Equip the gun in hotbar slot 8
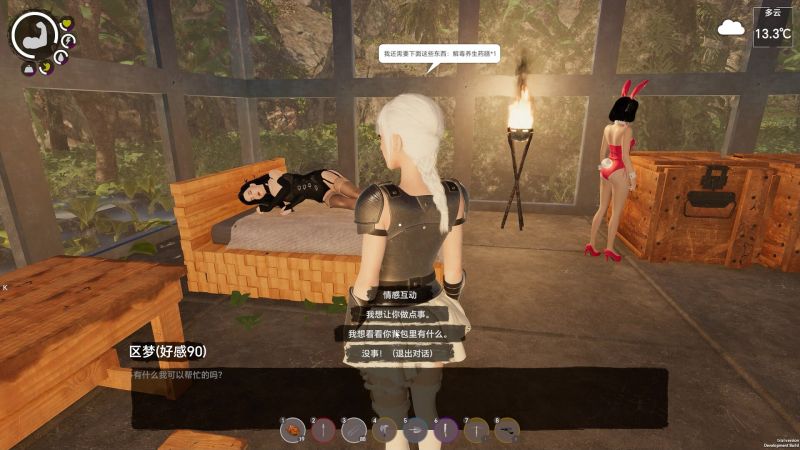The image size is (800, 450). pyautogui.click(x=508, y=431)
